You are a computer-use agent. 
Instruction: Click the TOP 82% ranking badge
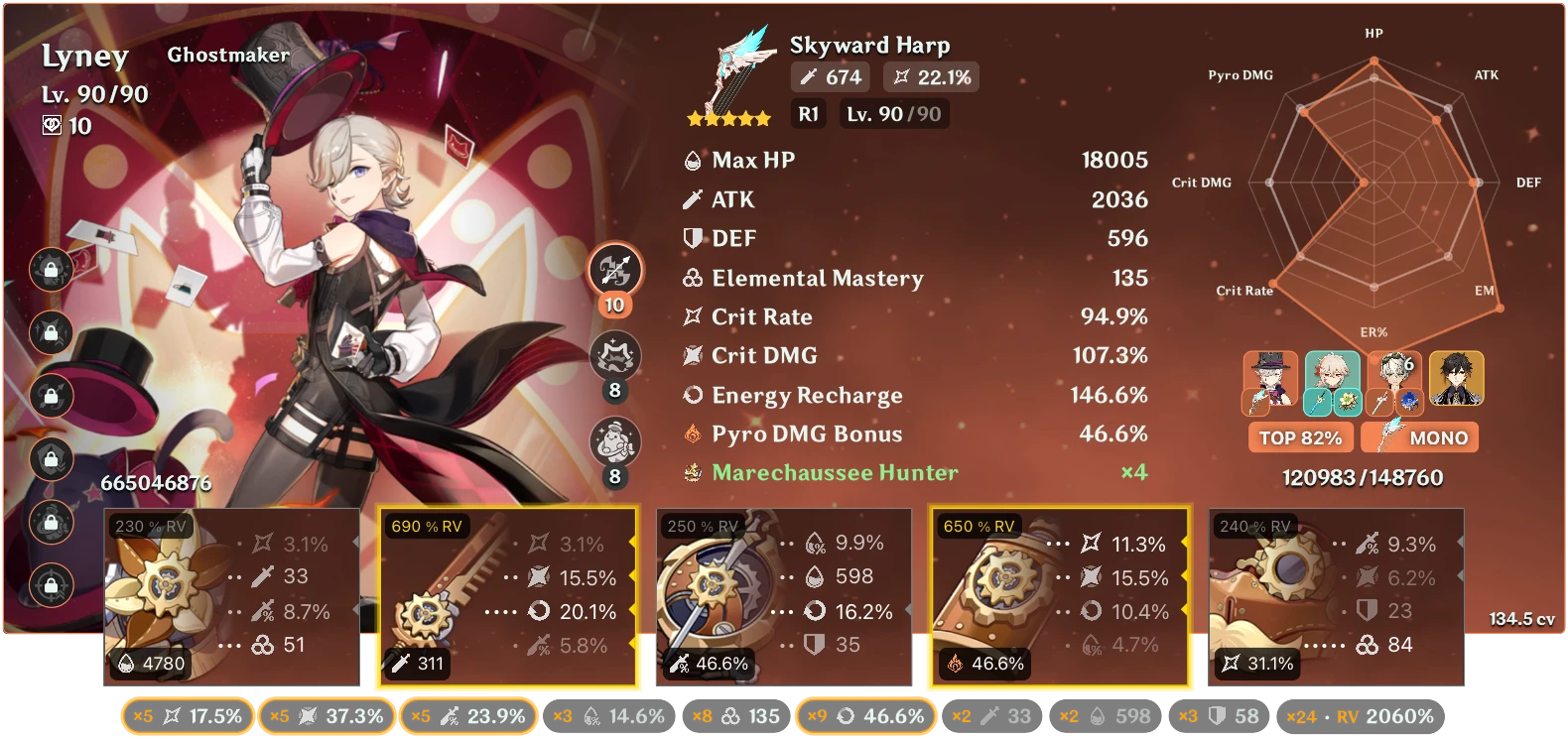[x=1304, y=436]
